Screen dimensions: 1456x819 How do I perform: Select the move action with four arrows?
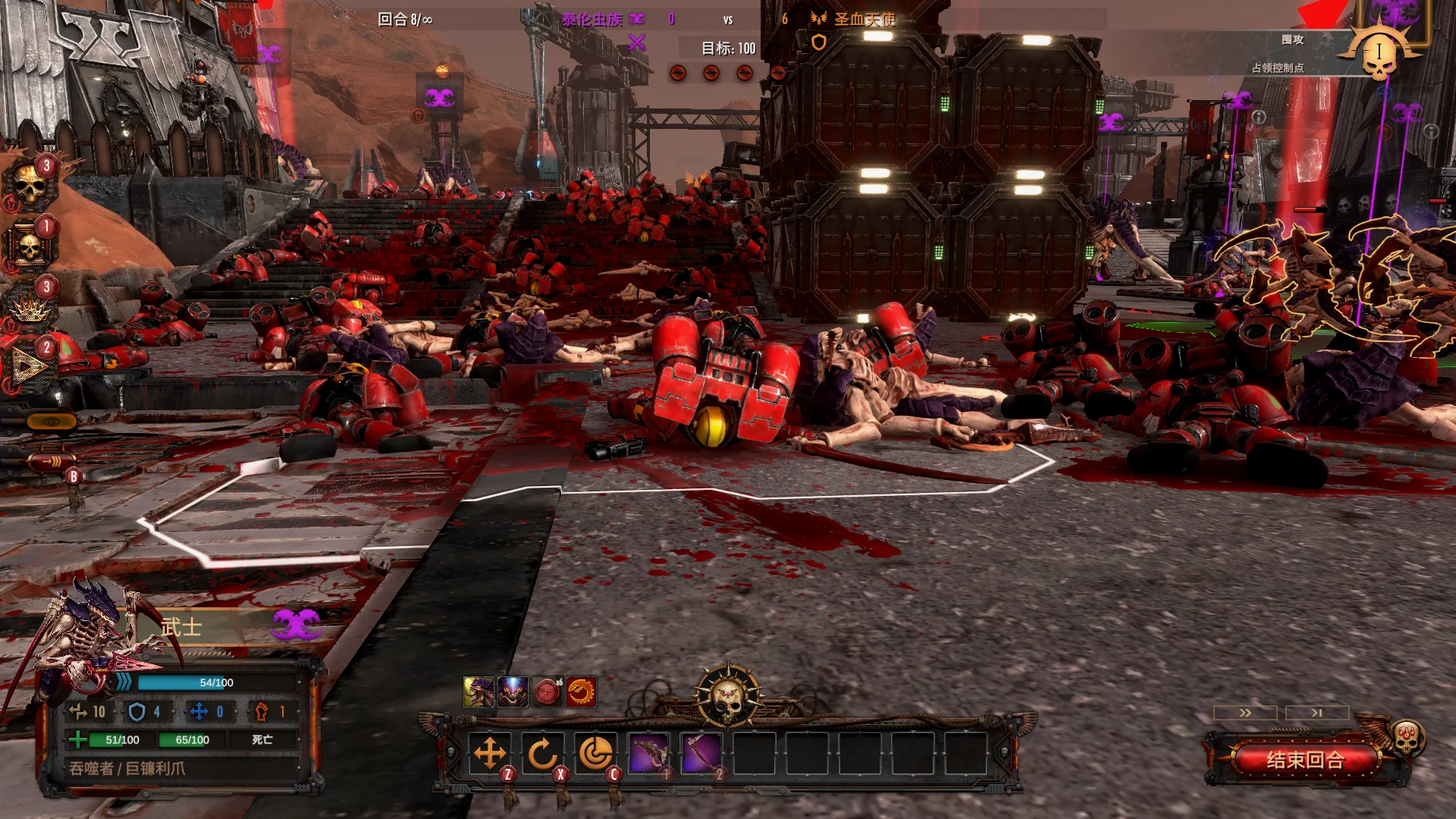pos(490,754)
